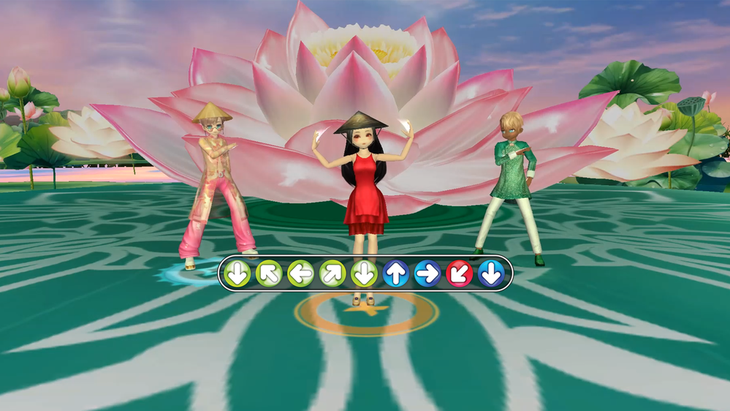Tap the blue up arrow note
The height and width of the screenshot is (411, 730).
click(396, 273)
